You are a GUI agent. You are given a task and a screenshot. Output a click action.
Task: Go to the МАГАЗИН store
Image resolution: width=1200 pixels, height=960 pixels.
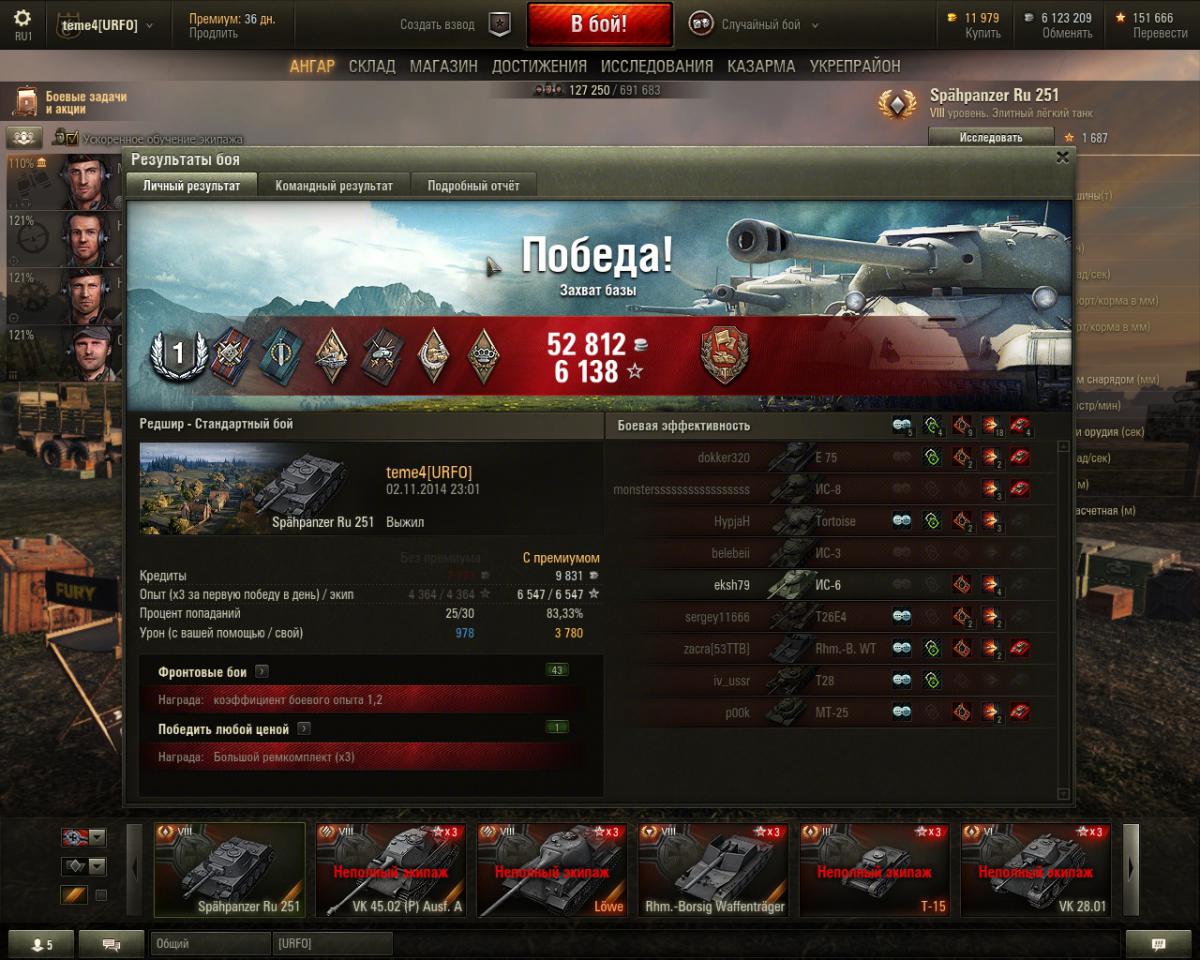(443, 66)
